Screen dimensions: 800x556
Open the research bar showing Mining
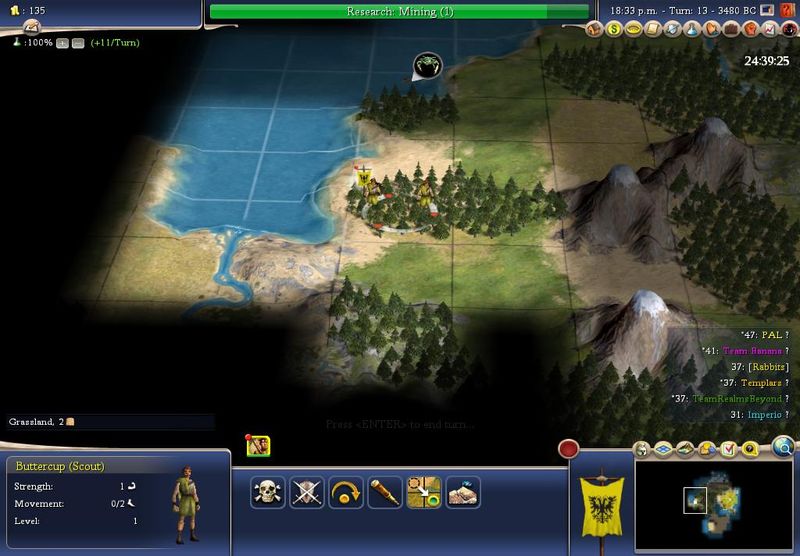pyautogui.click(x=400, y=11)
